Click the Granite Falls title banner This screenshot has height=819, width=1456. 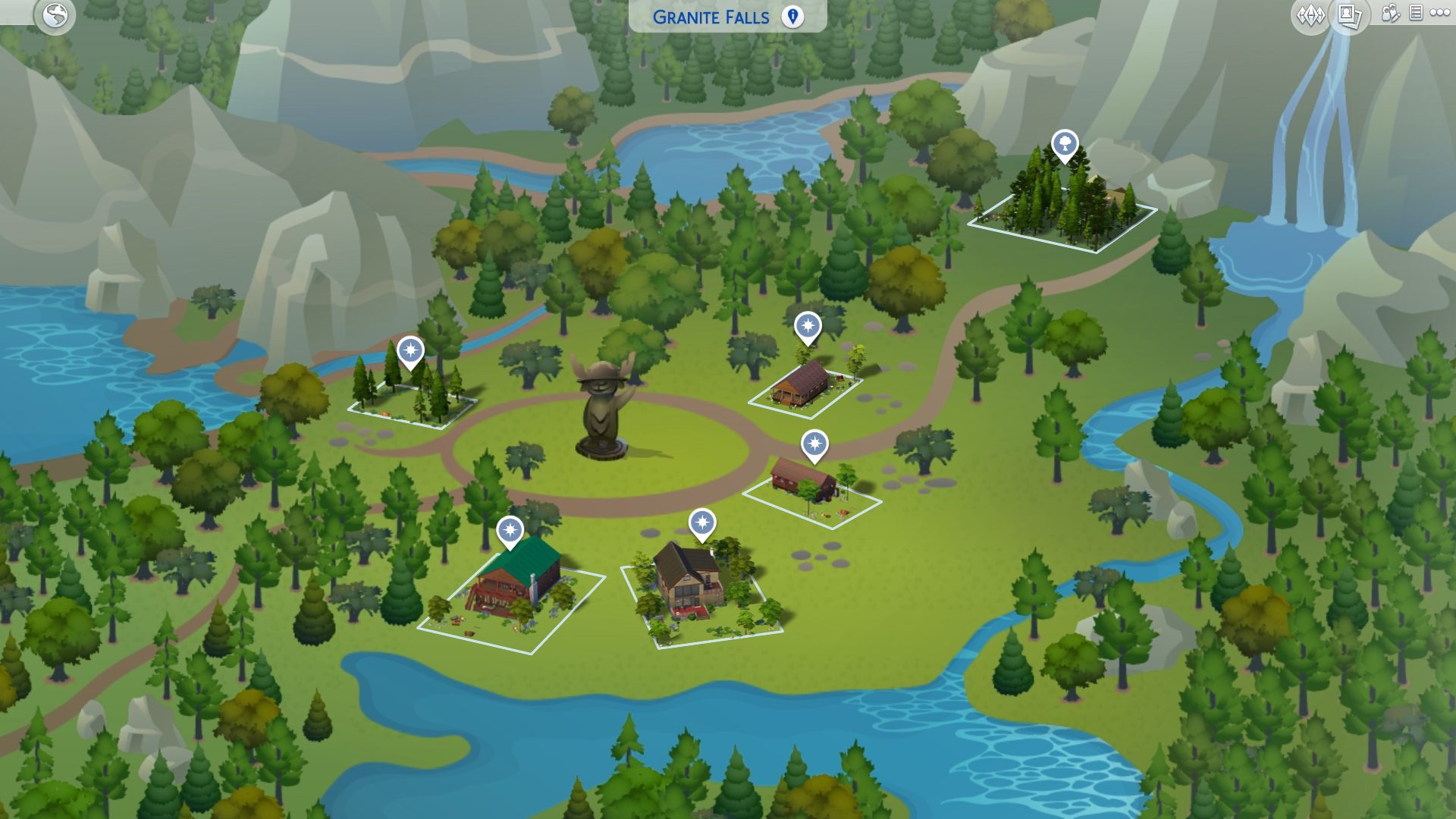[711, 17]
